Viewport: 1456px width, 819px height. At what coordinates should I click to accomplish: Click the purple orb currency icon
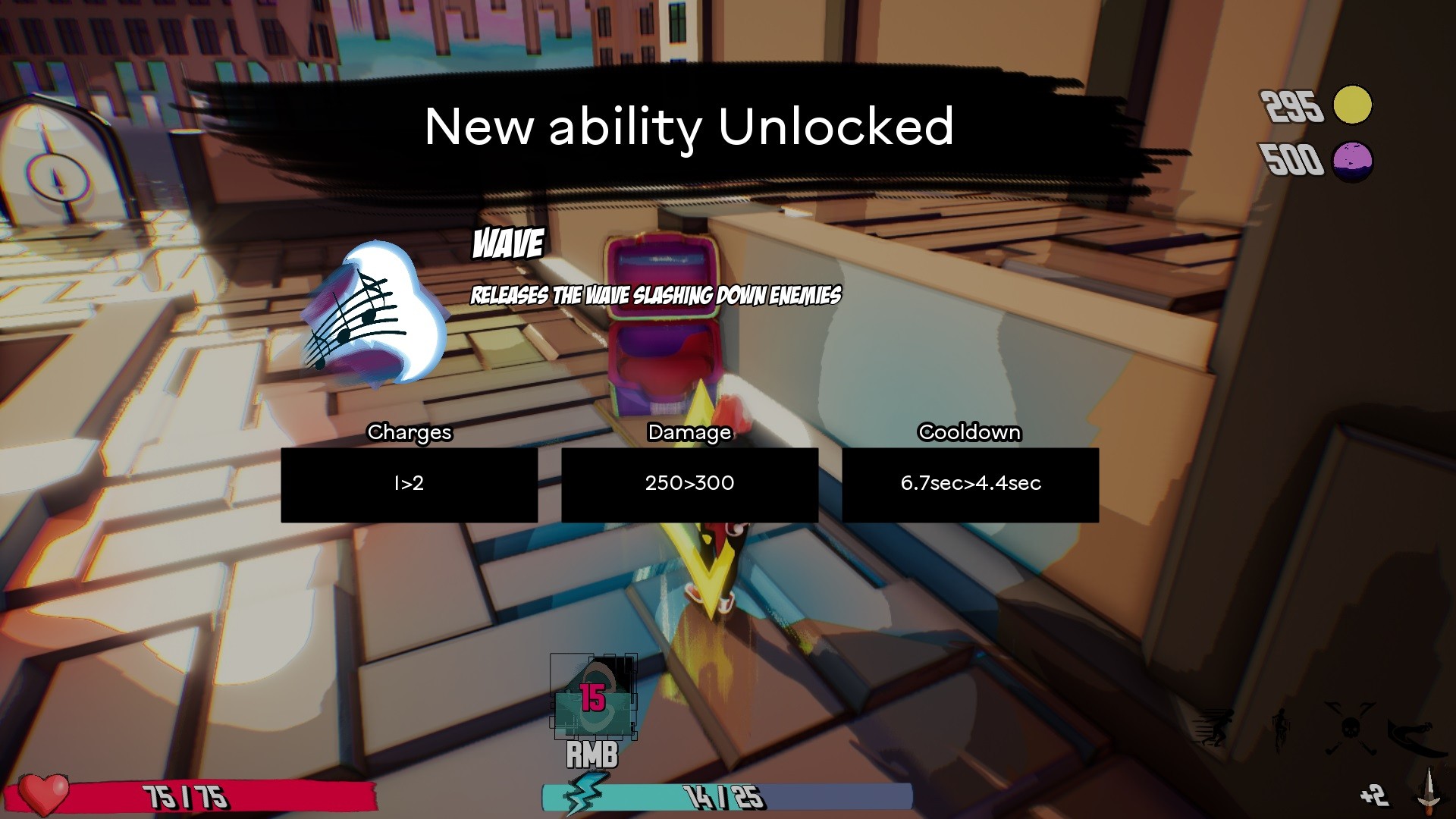(1352, 161)
